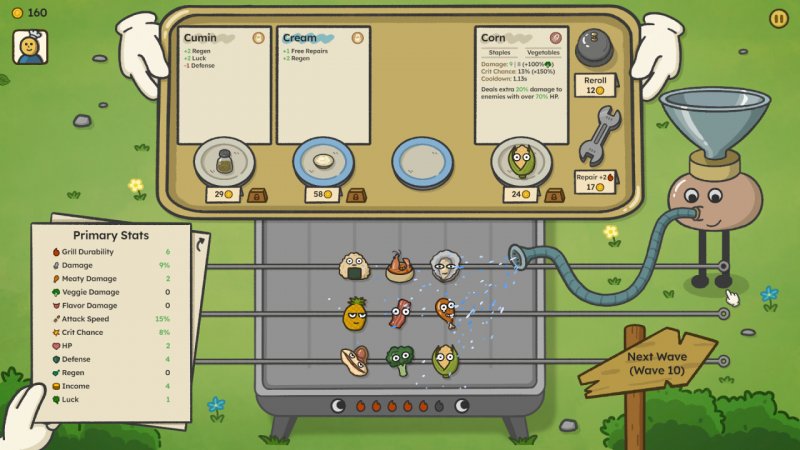This screenshot has height=450, width=800.
Task: Select the broccoli on the grill
Action: coord(400,361)
